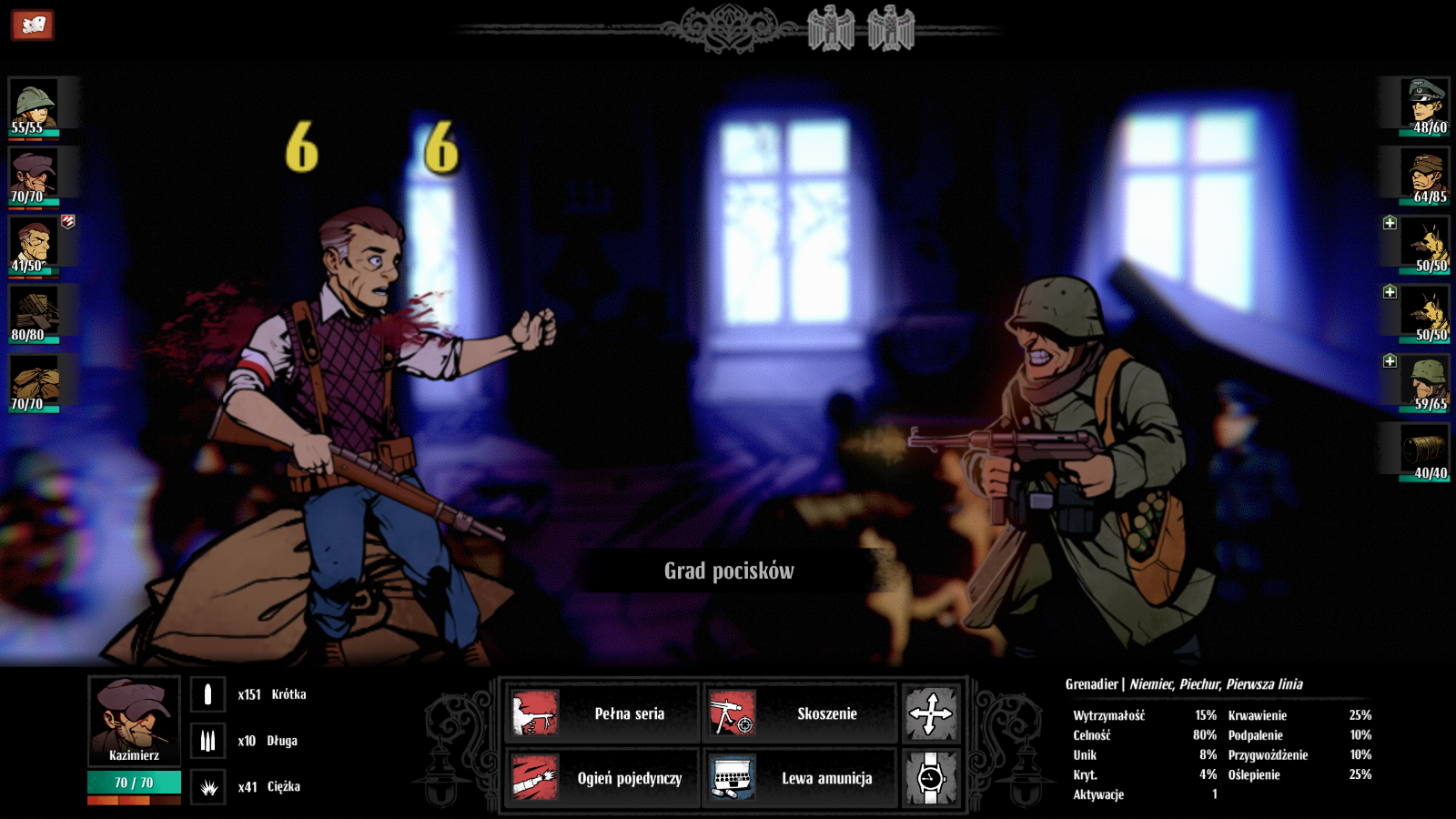Select the helmeted ally with 55/55 health

[34, 106]
